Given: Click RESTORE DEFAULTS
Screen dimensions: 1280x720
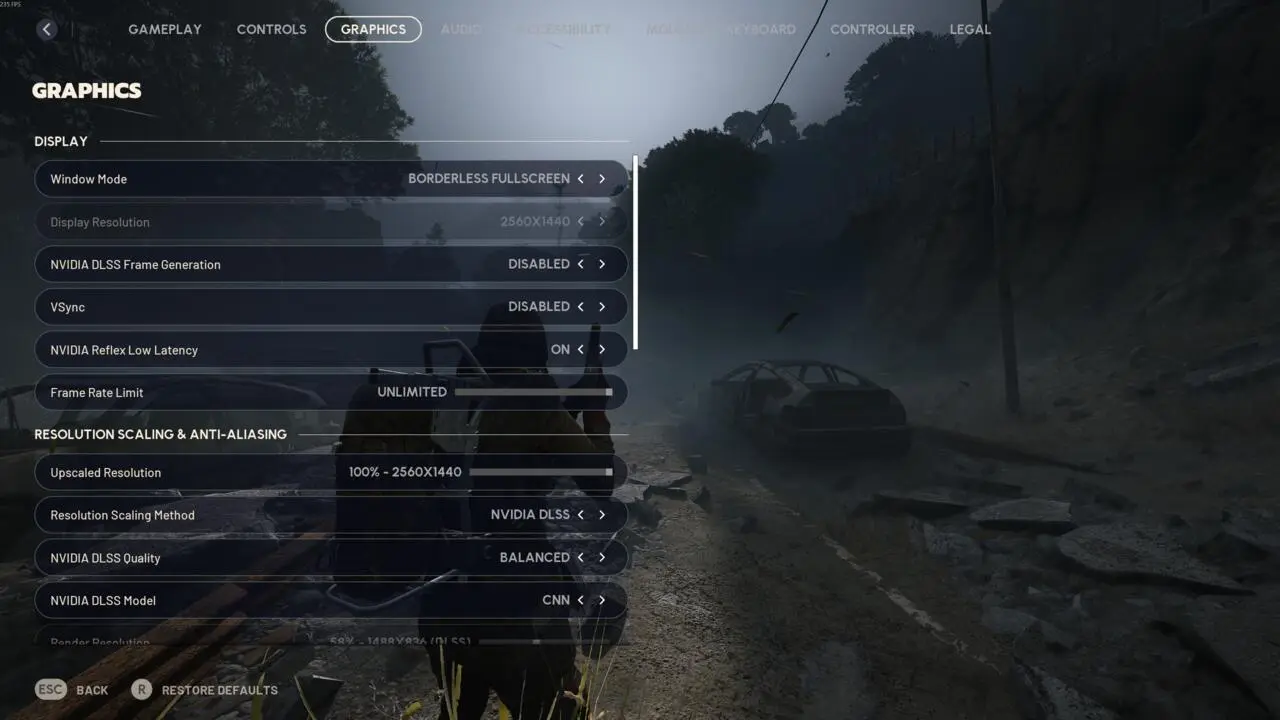Looking at the screenshot, I should (219, 689).
